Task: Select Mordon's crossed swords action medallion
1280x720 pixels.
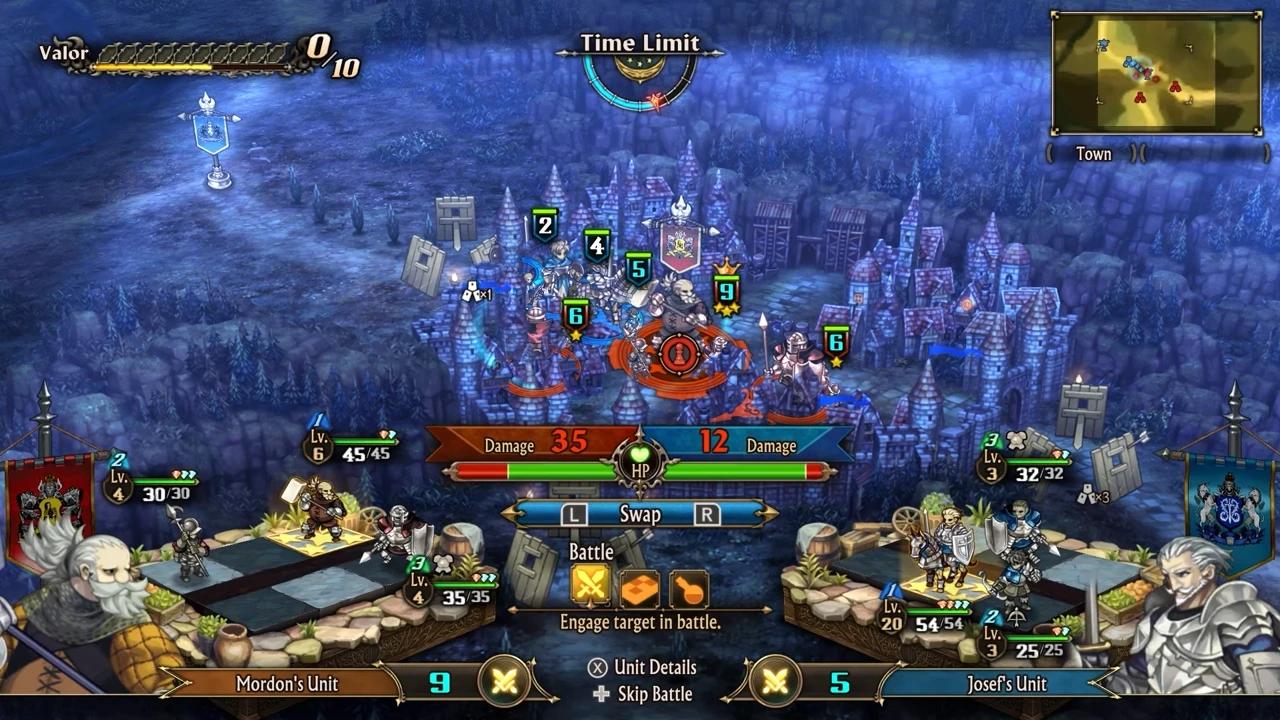Action: [504, 682]
